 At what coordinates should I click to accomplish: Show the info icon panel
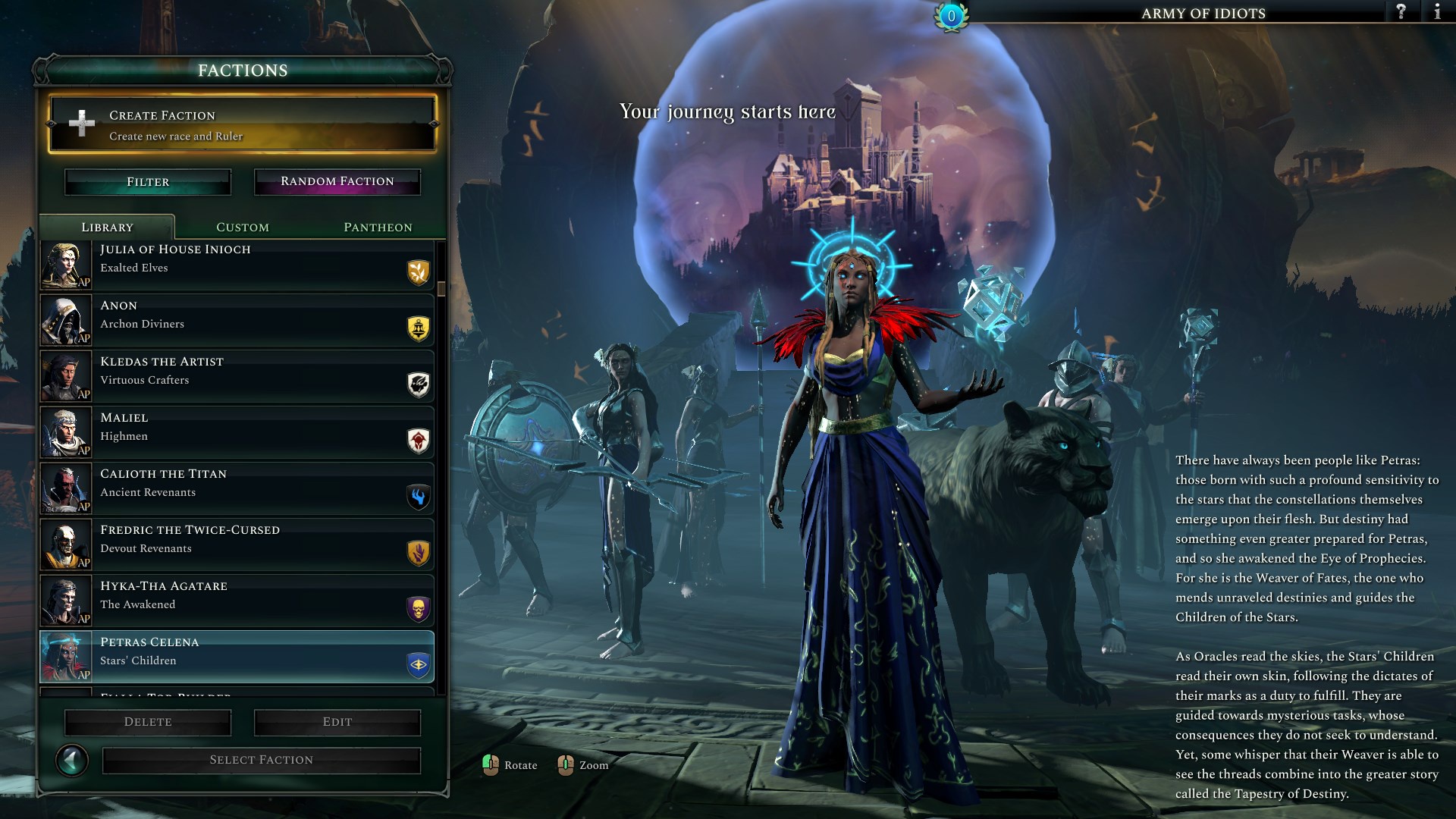(1437, 11)
